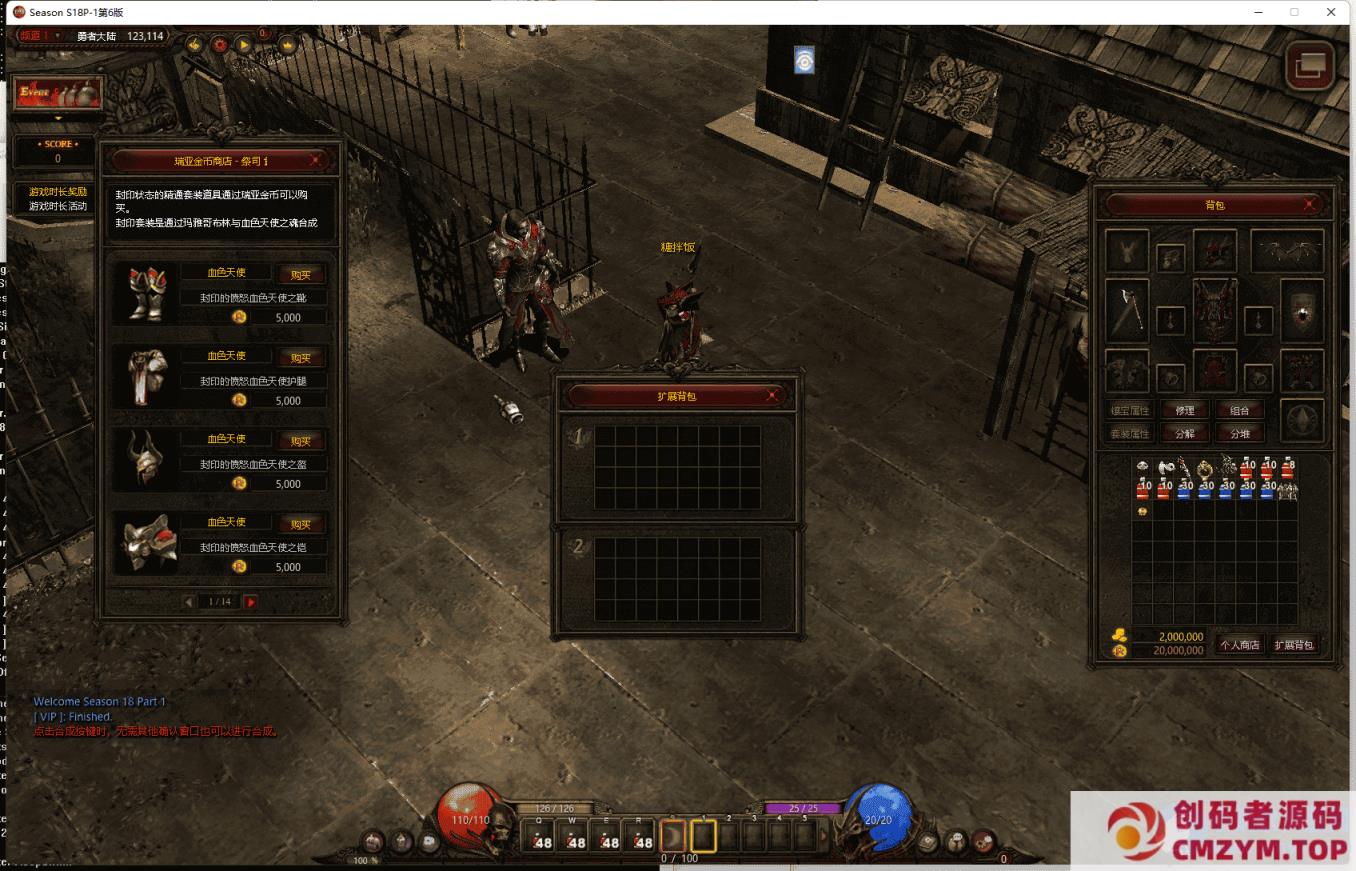Image resolution: width=1356 pixels, height=871 pixels.
Task: Buy the sealed Blood Angel helmet
Action: pyautogui.click(x=301, y=441)
